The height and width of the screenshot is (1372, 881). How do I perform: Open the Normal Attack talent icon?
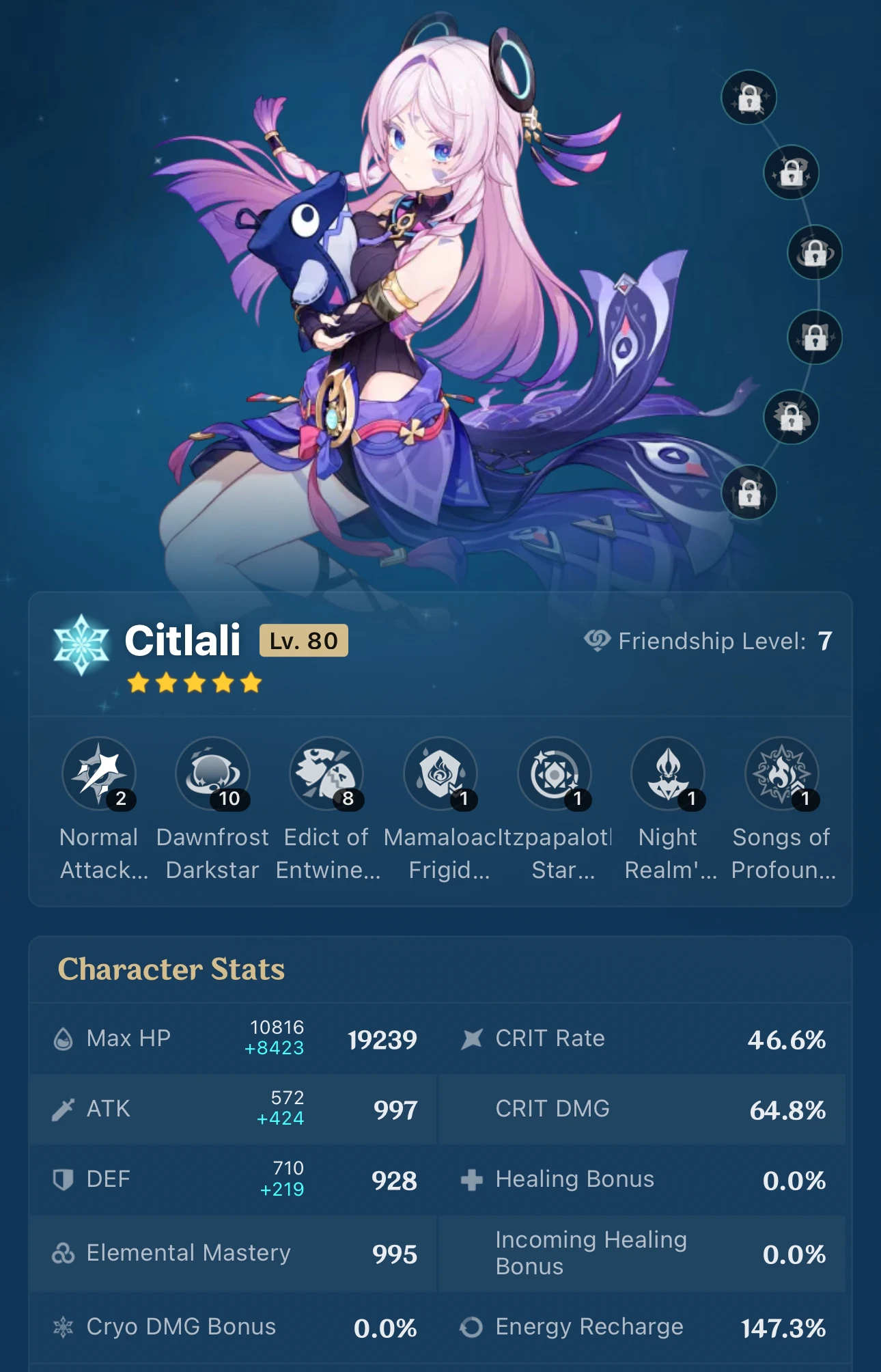[x=99, y=774]
